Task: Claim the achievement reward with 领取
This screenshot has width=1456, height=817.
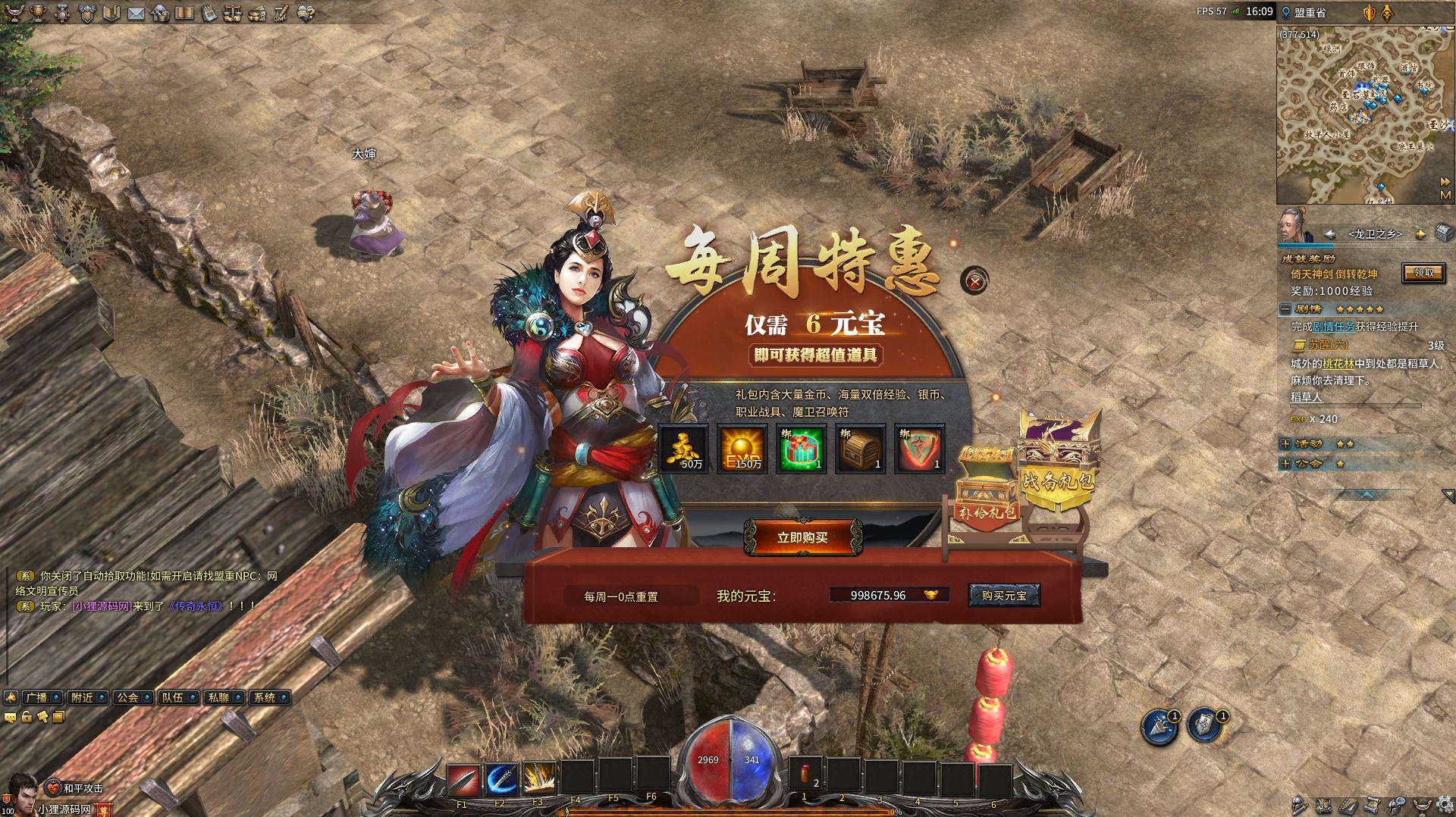Action: tap(1423, 273)
